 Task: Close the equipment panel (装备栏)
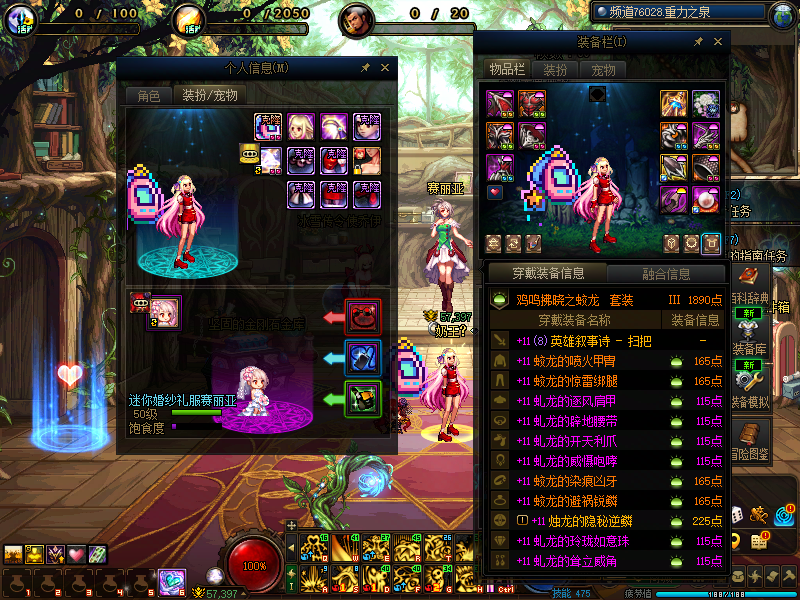coord(718,42)
